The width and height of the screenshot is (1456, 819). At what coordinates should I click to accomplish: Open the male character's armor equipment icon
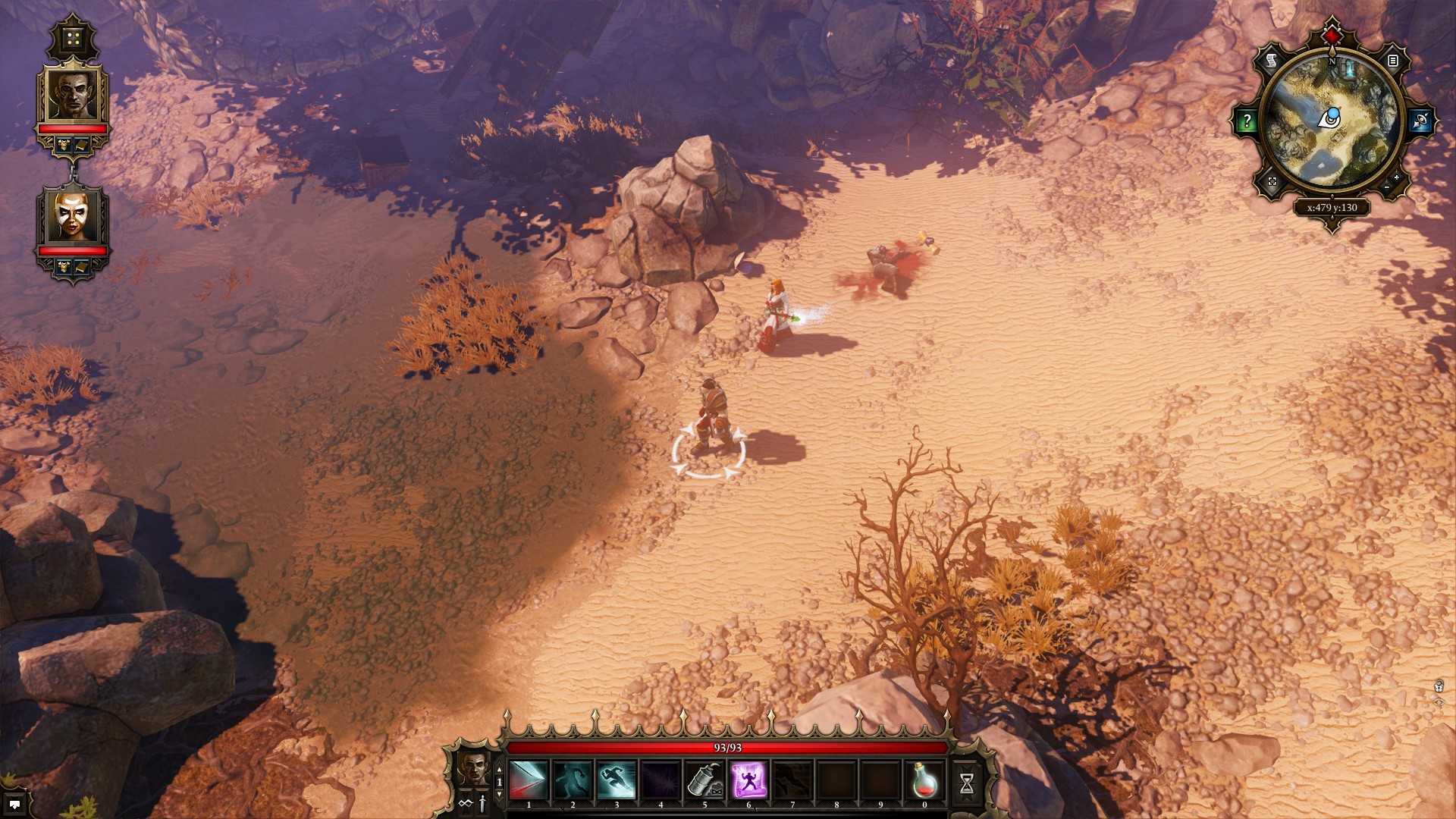coord(64,143)
